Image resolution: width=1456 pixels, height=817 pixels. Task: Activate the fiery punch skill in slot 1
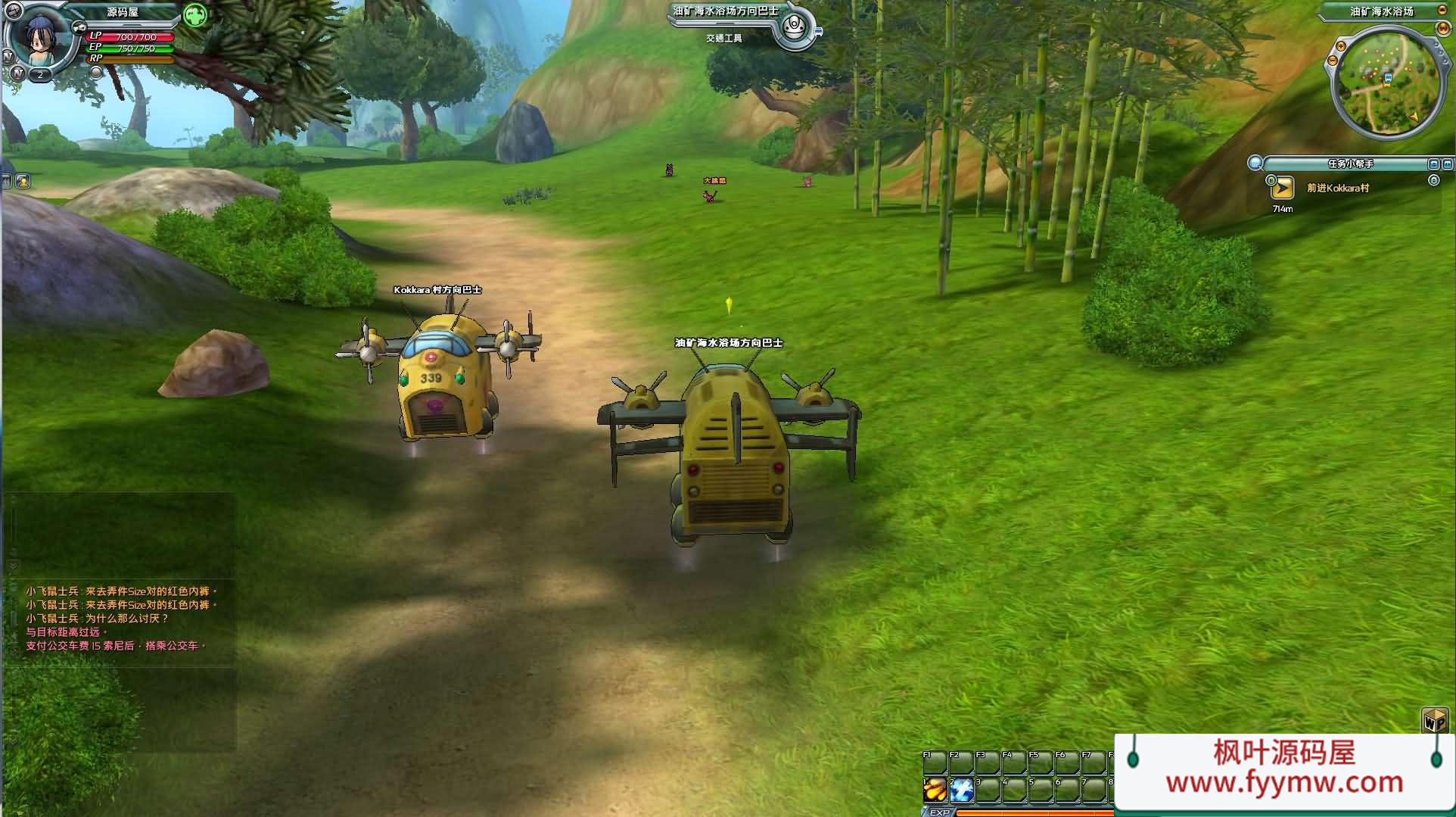pyautogui.click(x=935, y=790)
